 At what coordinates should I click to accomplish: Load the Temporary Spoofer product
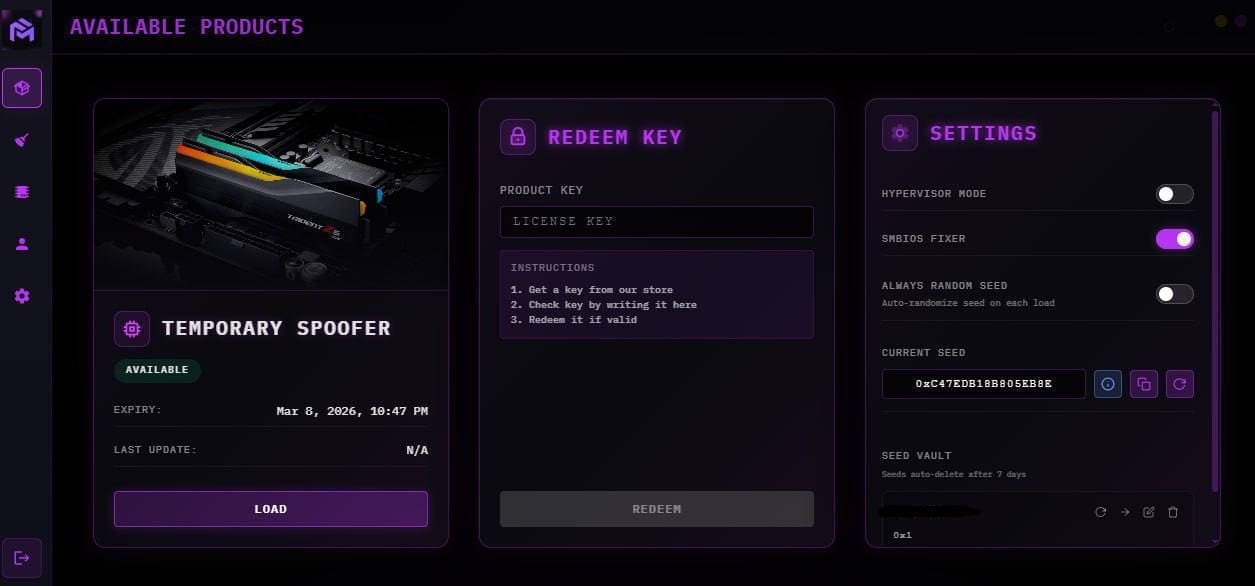[270, 509]
